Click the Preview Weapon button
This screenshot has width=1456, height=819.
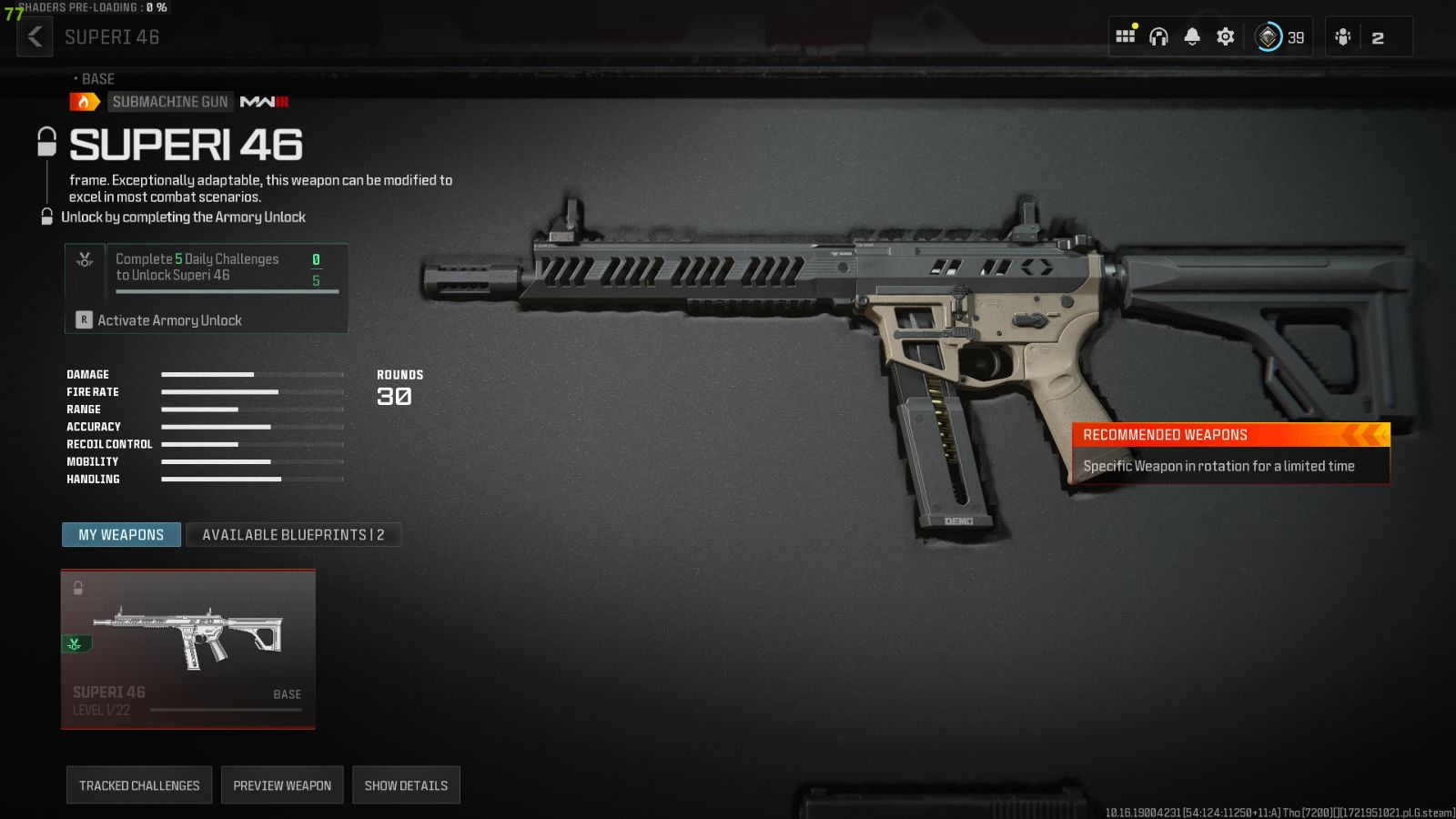(282, 785)
